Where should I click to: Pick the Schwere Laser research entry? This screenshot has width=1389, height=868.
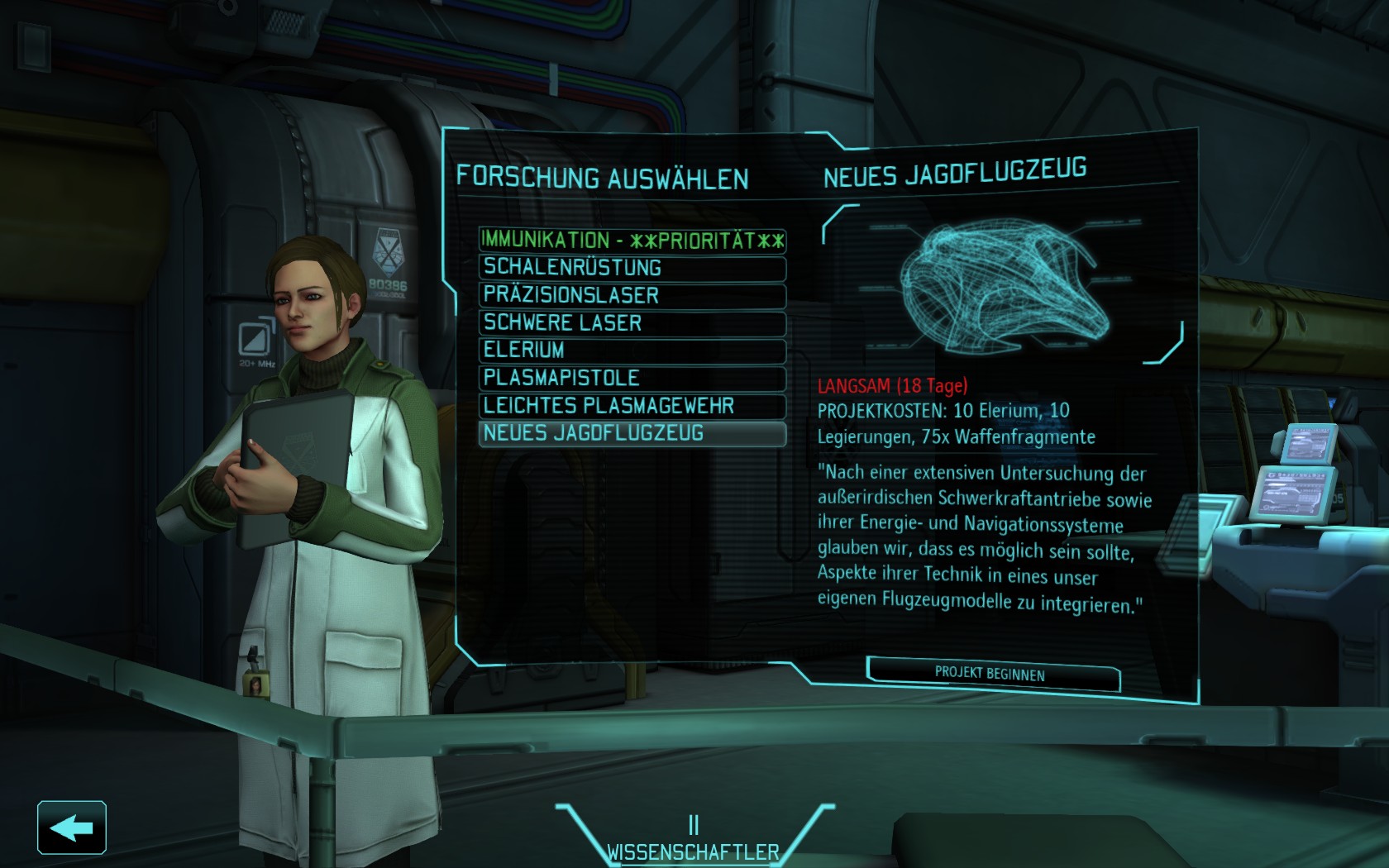[x=632, y=323]
